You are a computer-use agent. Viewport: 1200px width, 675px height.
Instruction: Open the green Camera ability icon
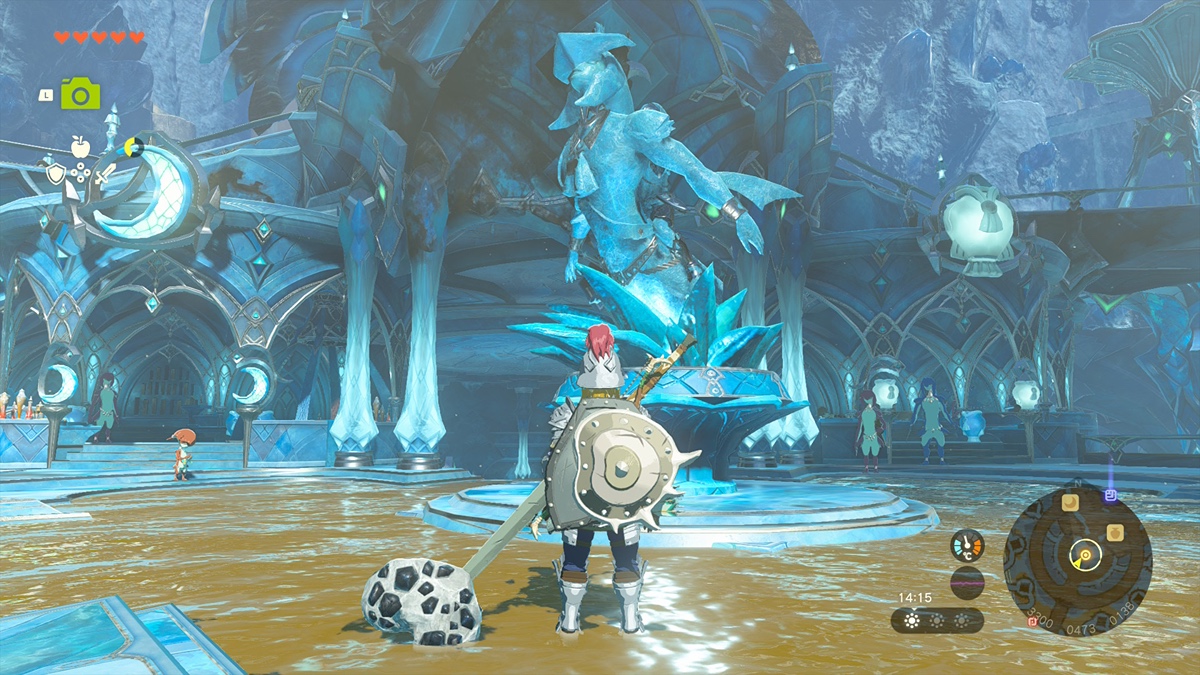point(80,94)
